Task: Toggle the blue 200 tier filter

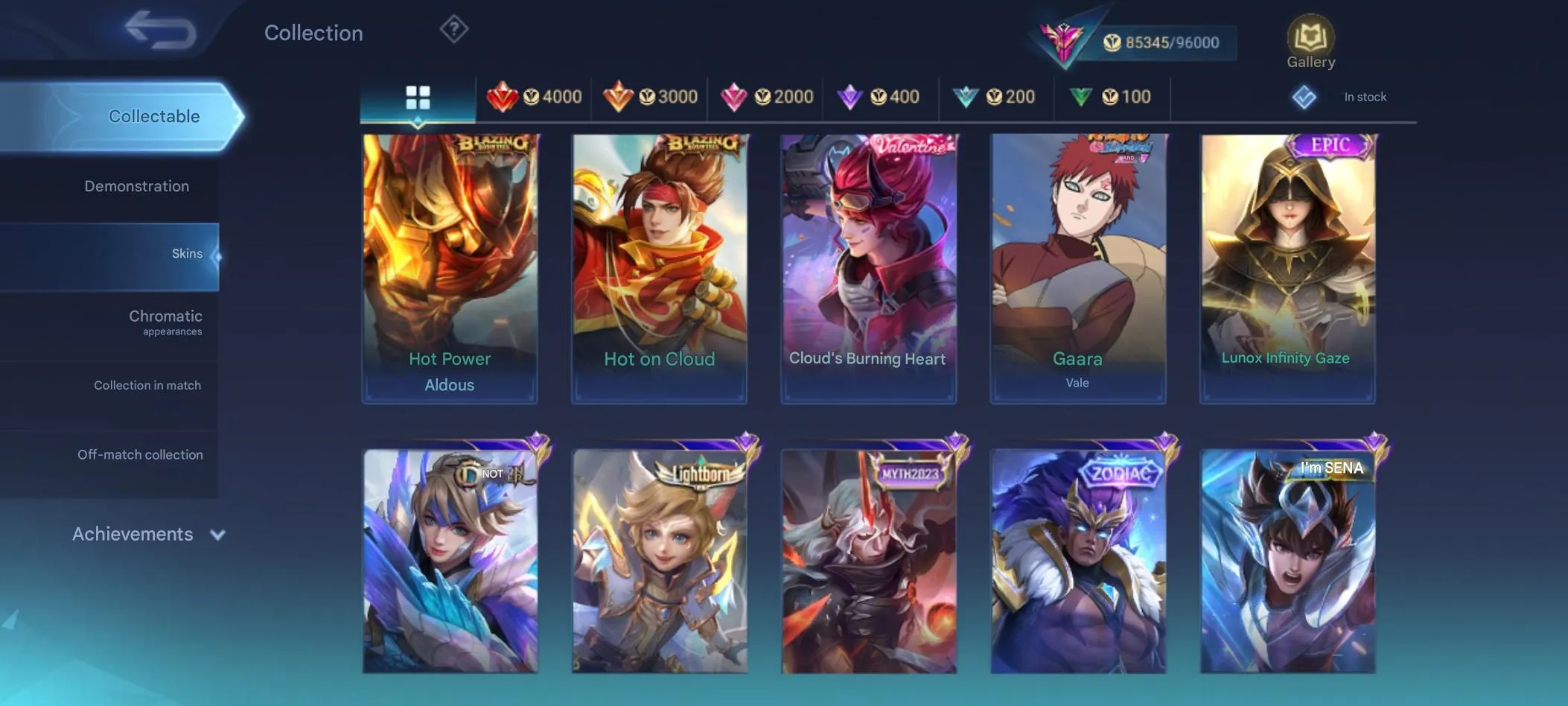Action: (x=995, y=96)
